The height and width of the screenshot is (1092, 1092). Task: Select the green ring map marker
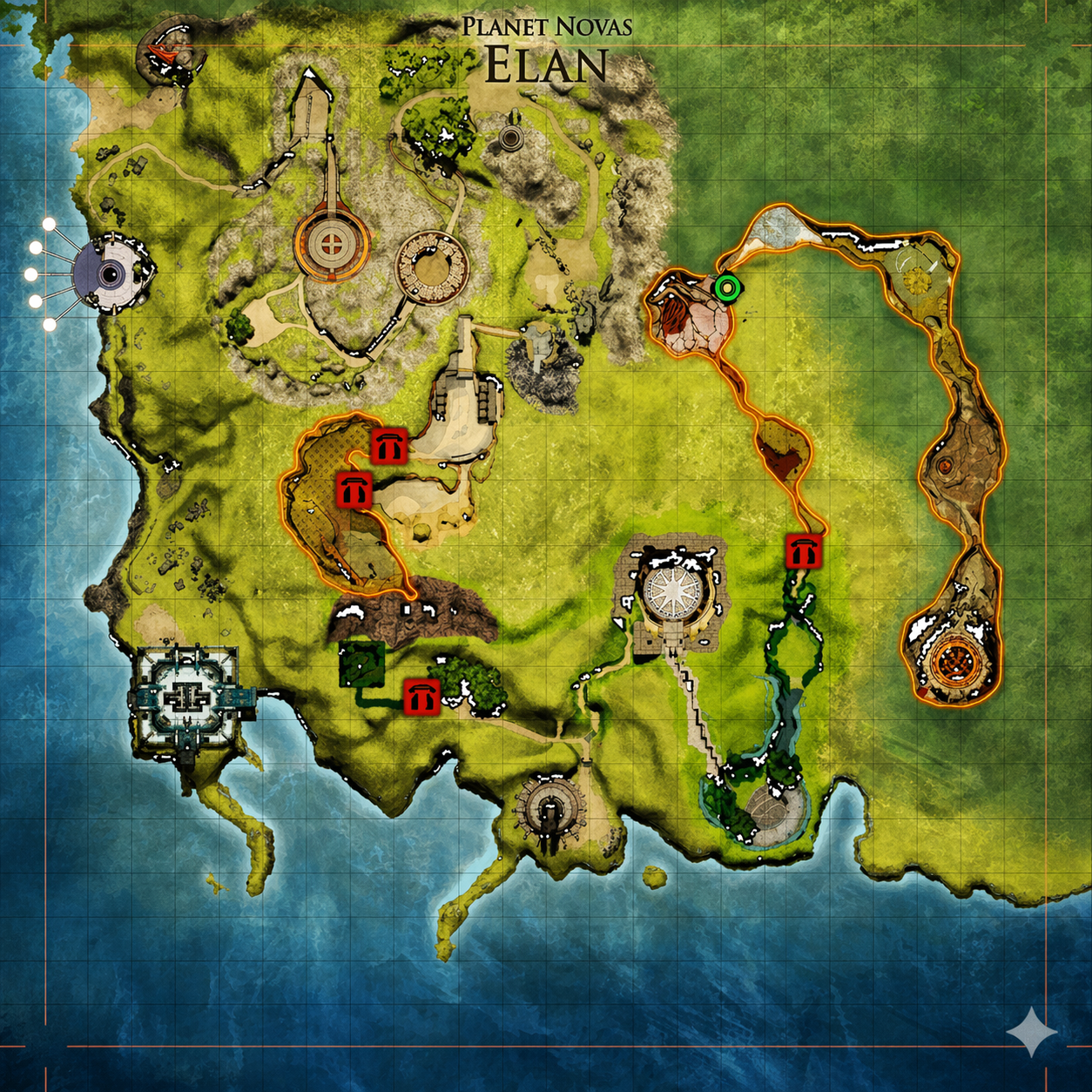(x=725, y=286)
